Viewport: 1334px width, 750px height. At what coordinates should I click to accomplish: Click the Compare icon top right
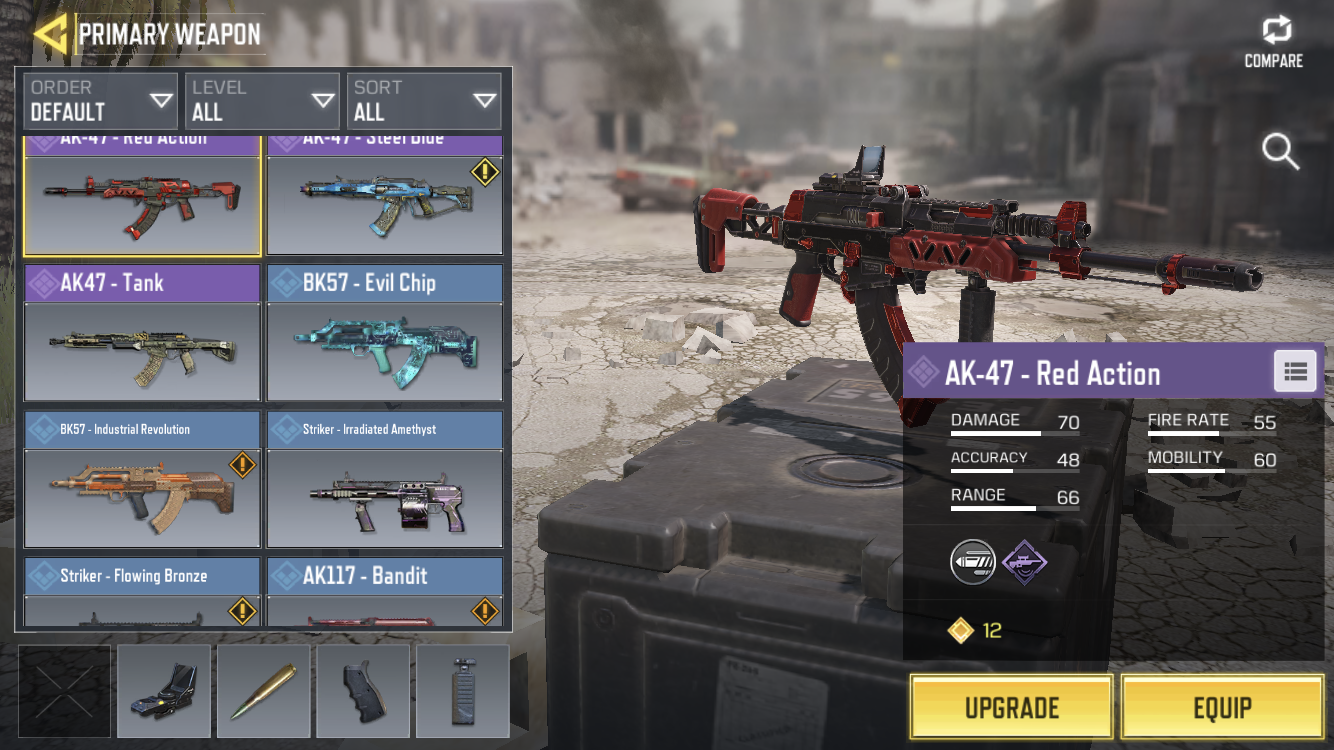point(1273,32)
